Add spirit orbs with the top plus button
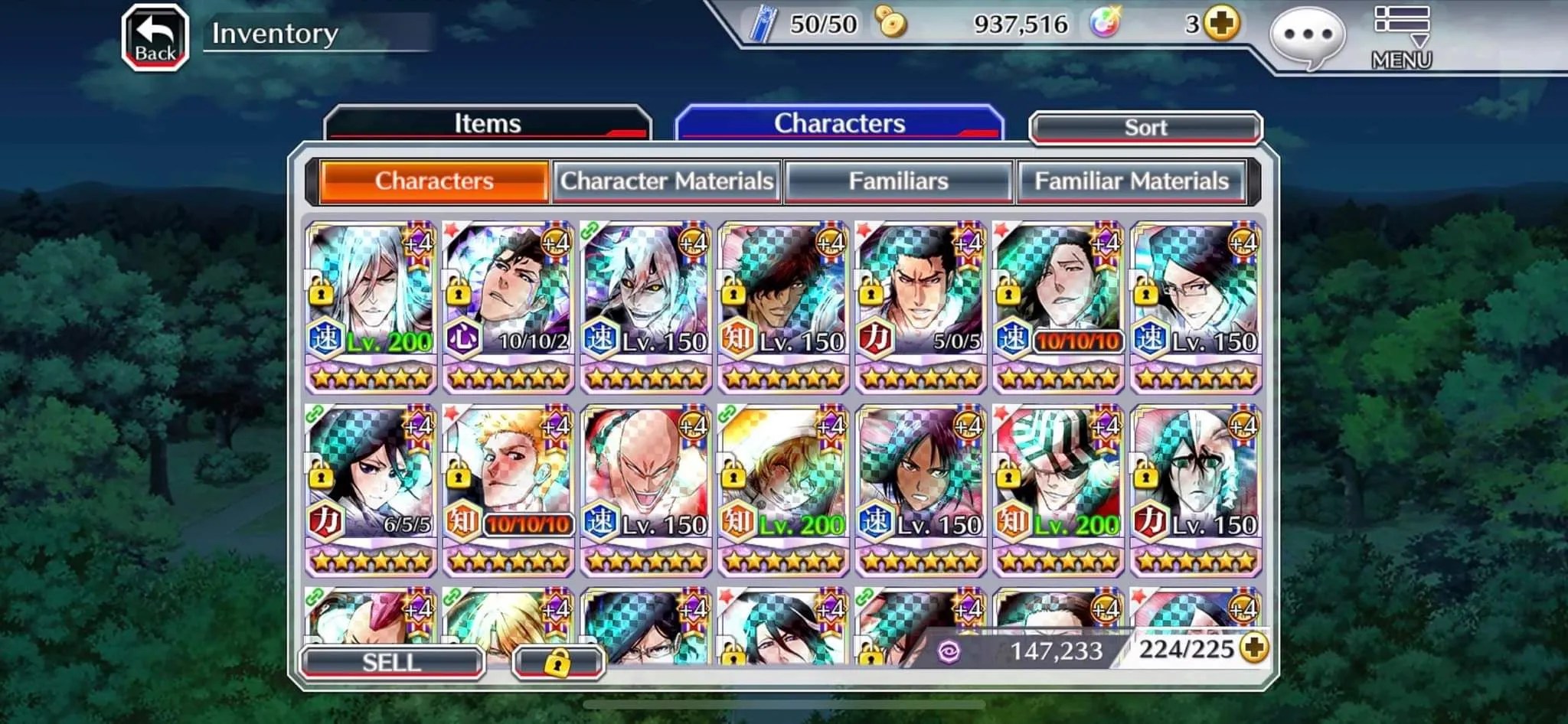The height and width of the screenshot is (724, 1568). tap(1221, 24)
